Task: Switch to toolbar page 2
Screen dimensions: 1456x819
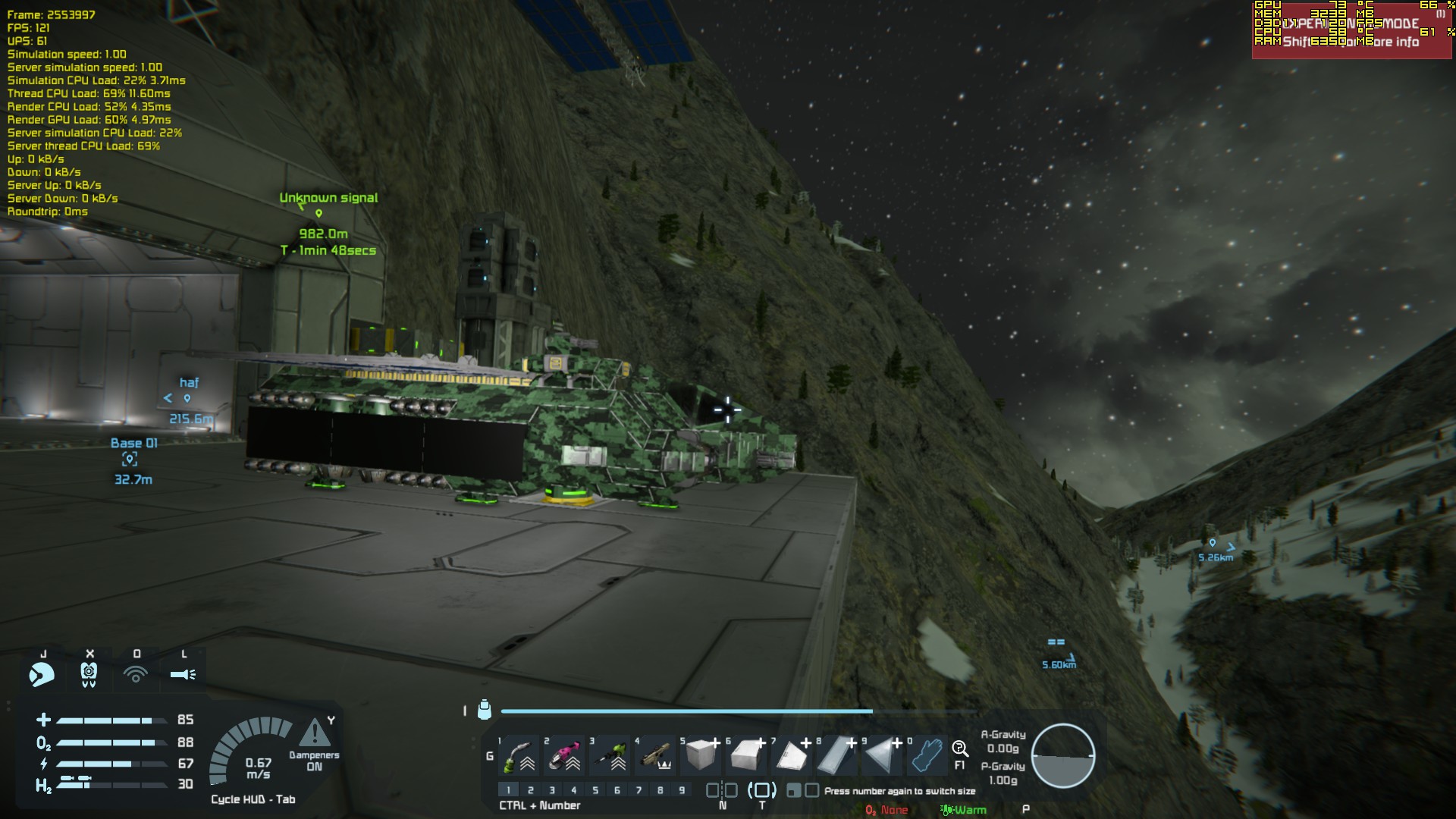Action: [530, 790]
